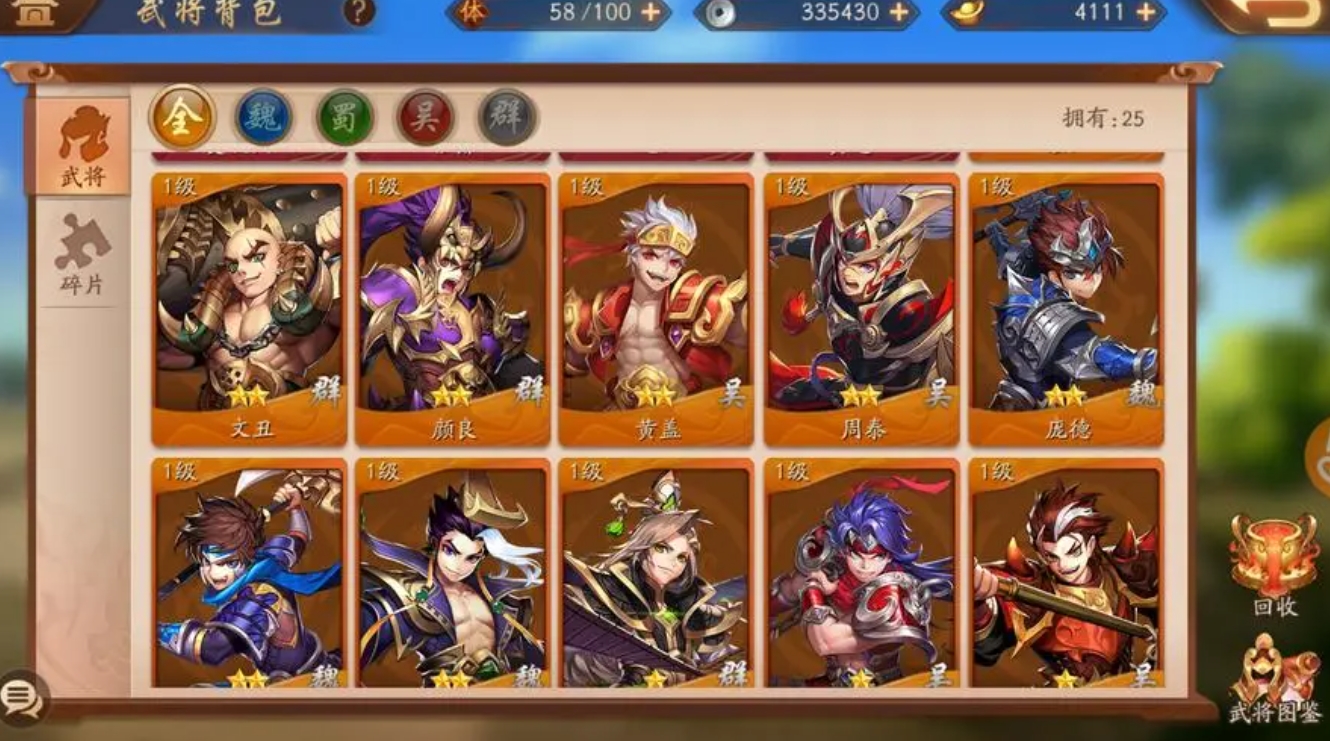Open the 碎片 fragments tab
1330x741 pixels.
pyautogui.click(x=82, y=255)
